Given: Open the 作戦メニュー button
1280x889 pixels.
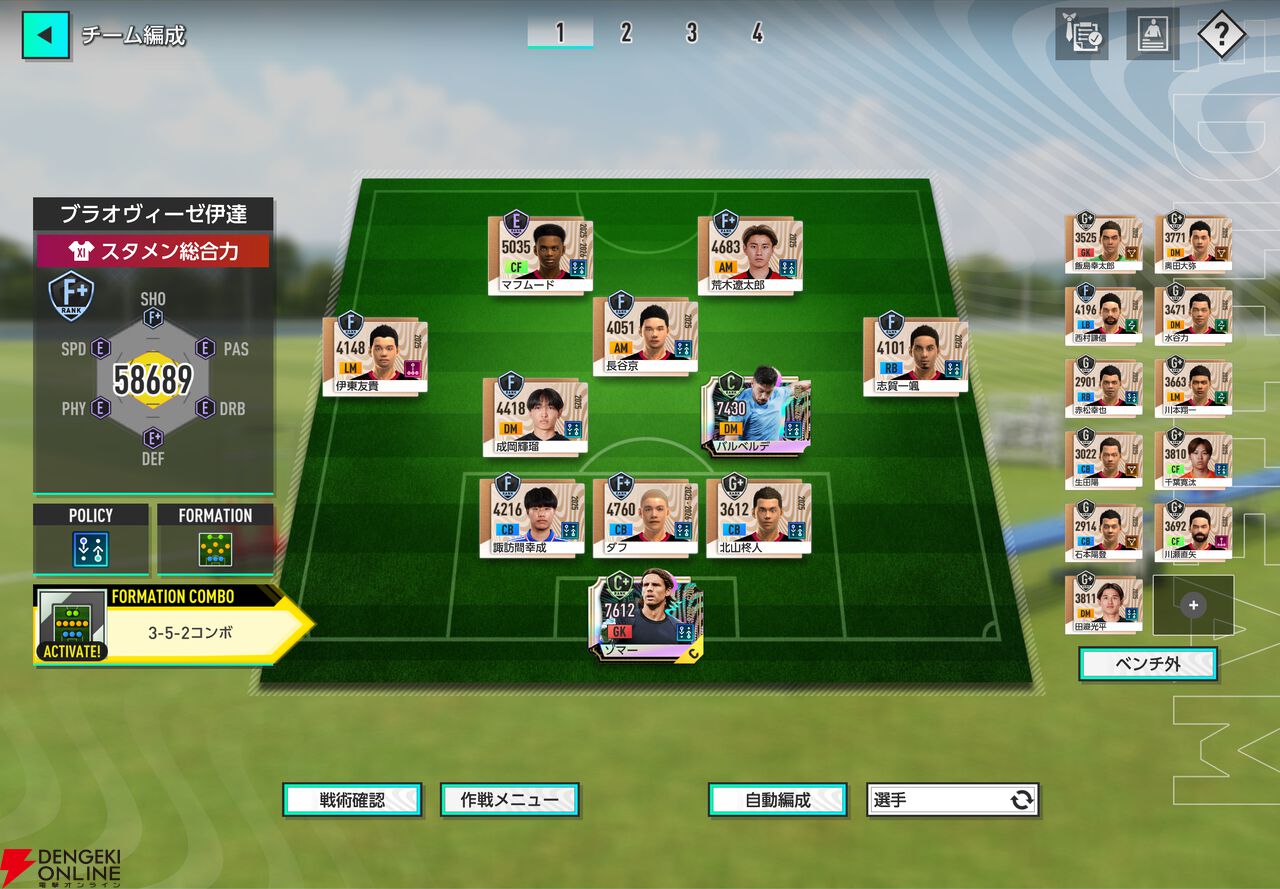Looking at the screenshot, I should [x=509, y=799].
